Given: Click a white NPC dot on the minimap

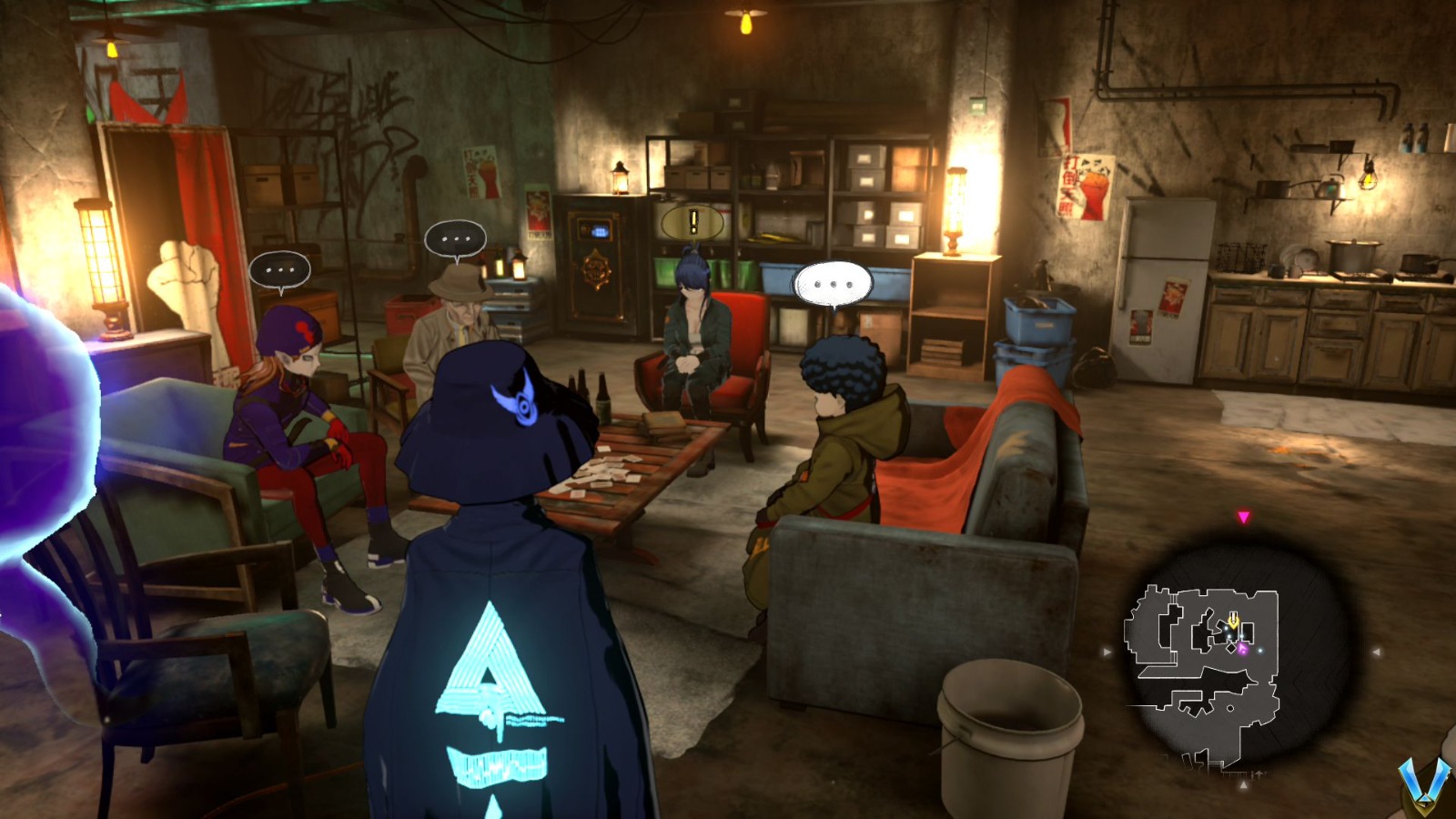Looking at the screenshot, I should (x=1259, y=651).
